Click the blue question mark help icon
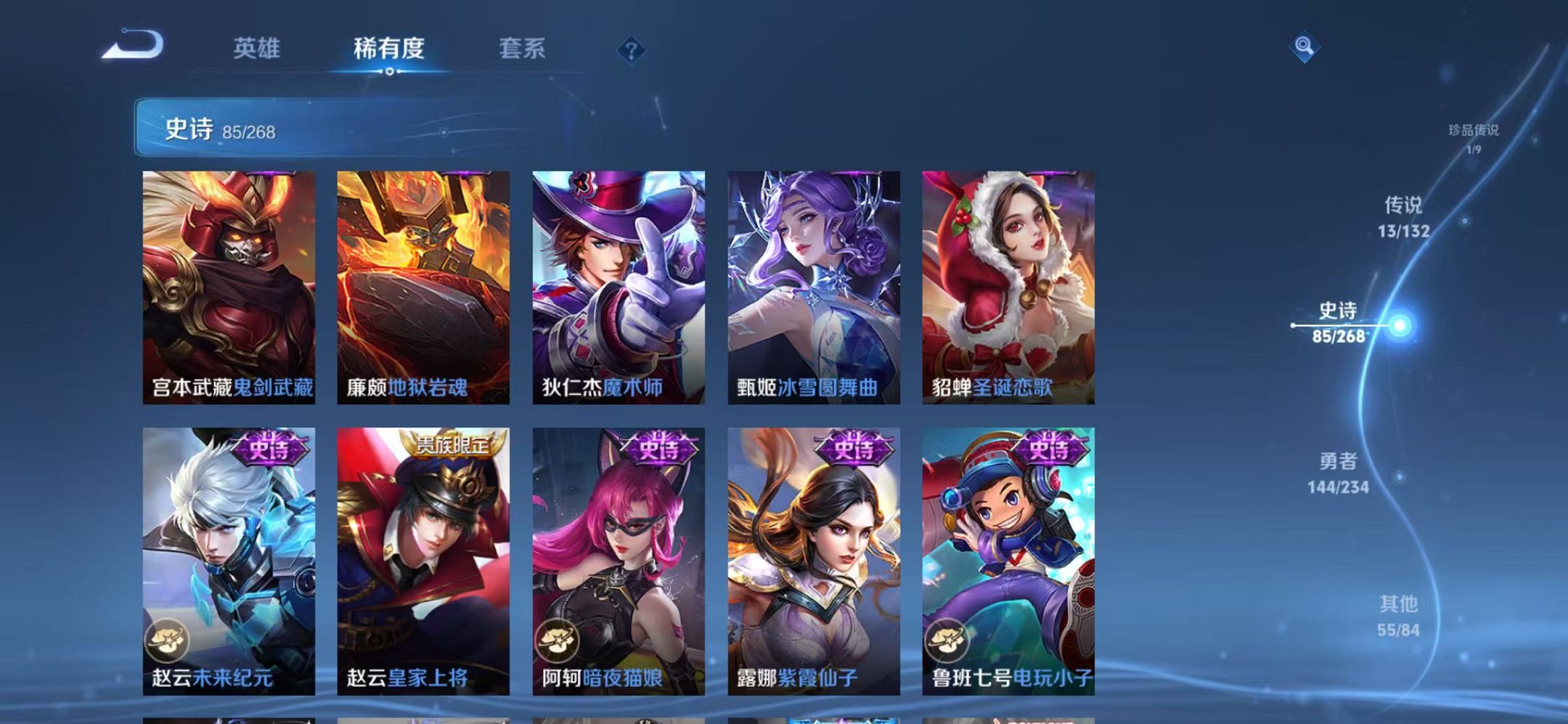Viewport: 1568px width, 724px height. 631,49
